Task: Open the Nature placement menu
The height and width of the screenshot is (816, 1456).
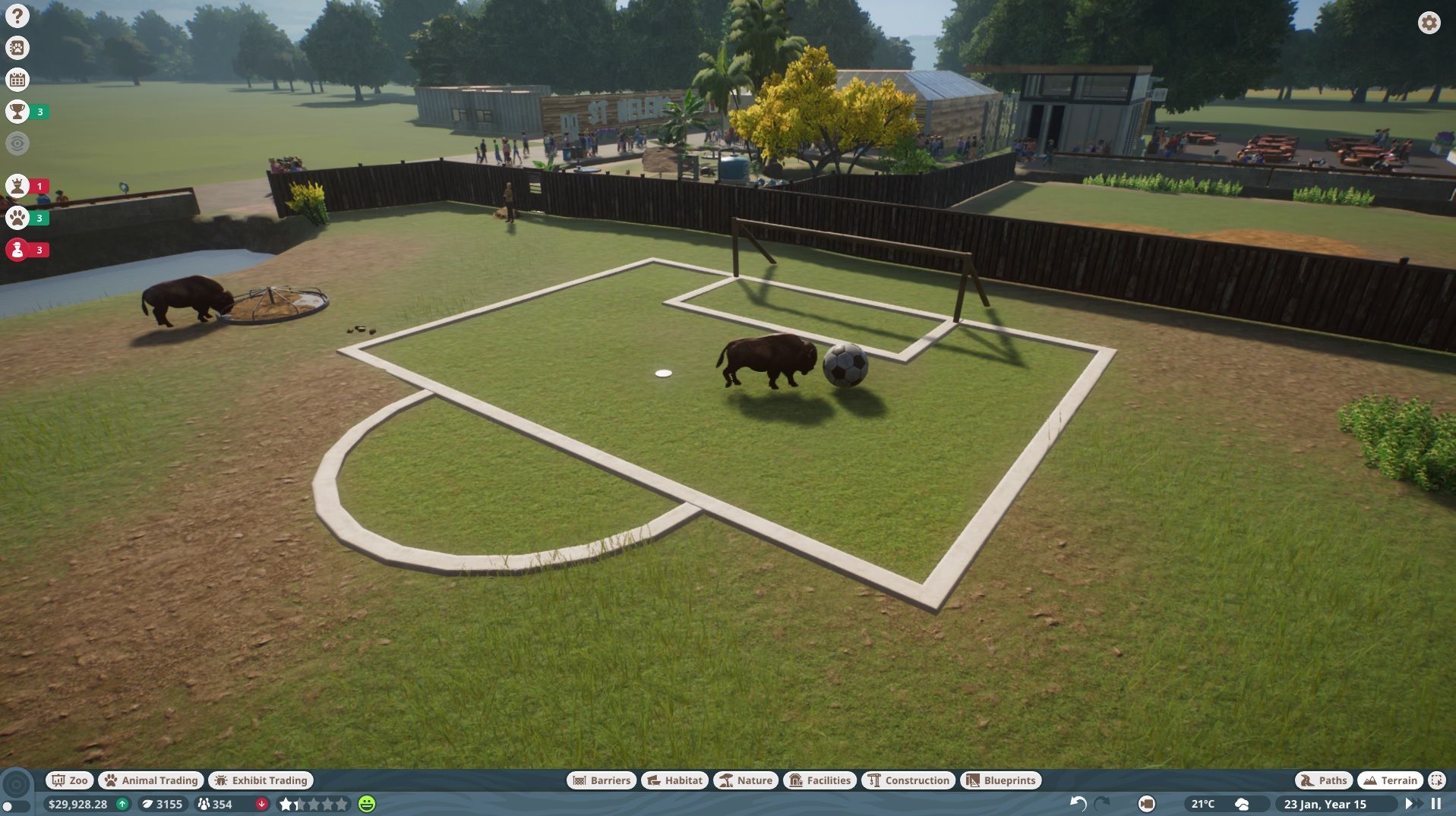Action: [x=746, y=780]
